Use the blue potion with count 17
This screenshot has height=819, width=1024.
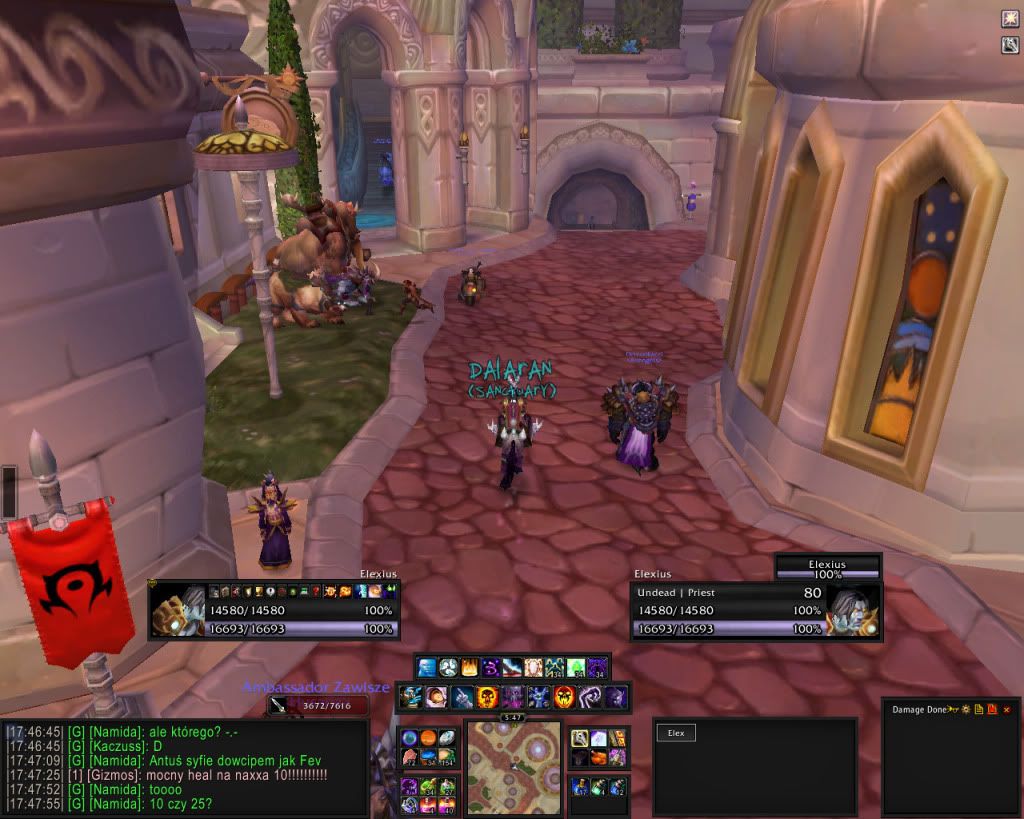580,787
